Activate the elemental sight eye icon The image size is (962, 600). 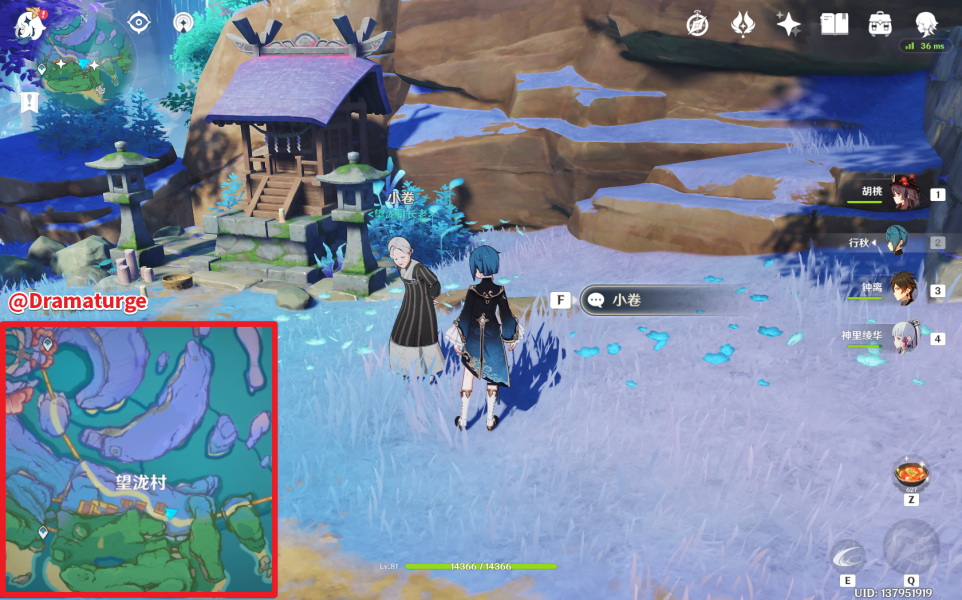click(139, 21)
